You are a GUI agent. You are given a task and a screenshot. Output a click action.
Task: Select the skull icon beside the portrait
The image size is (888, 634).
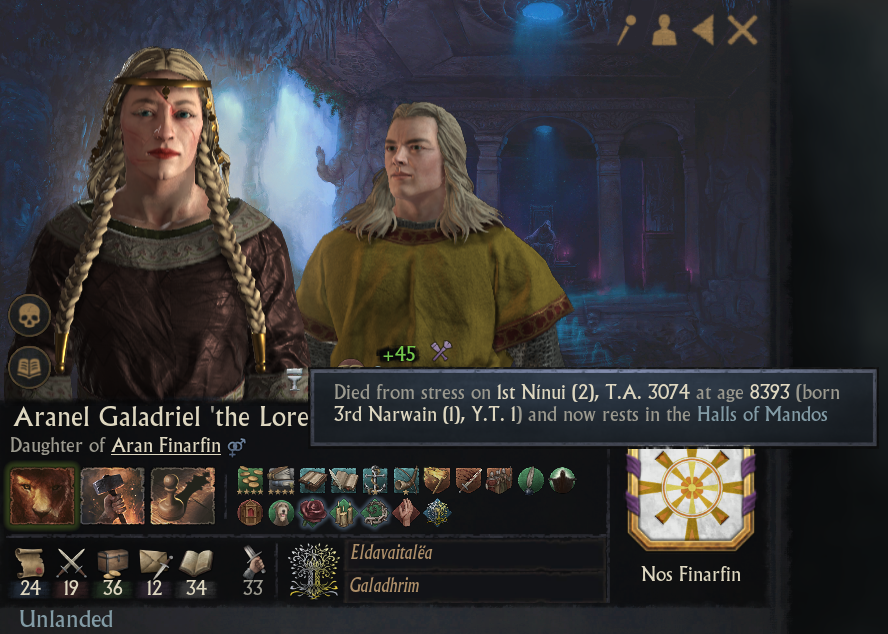(29, 316)
